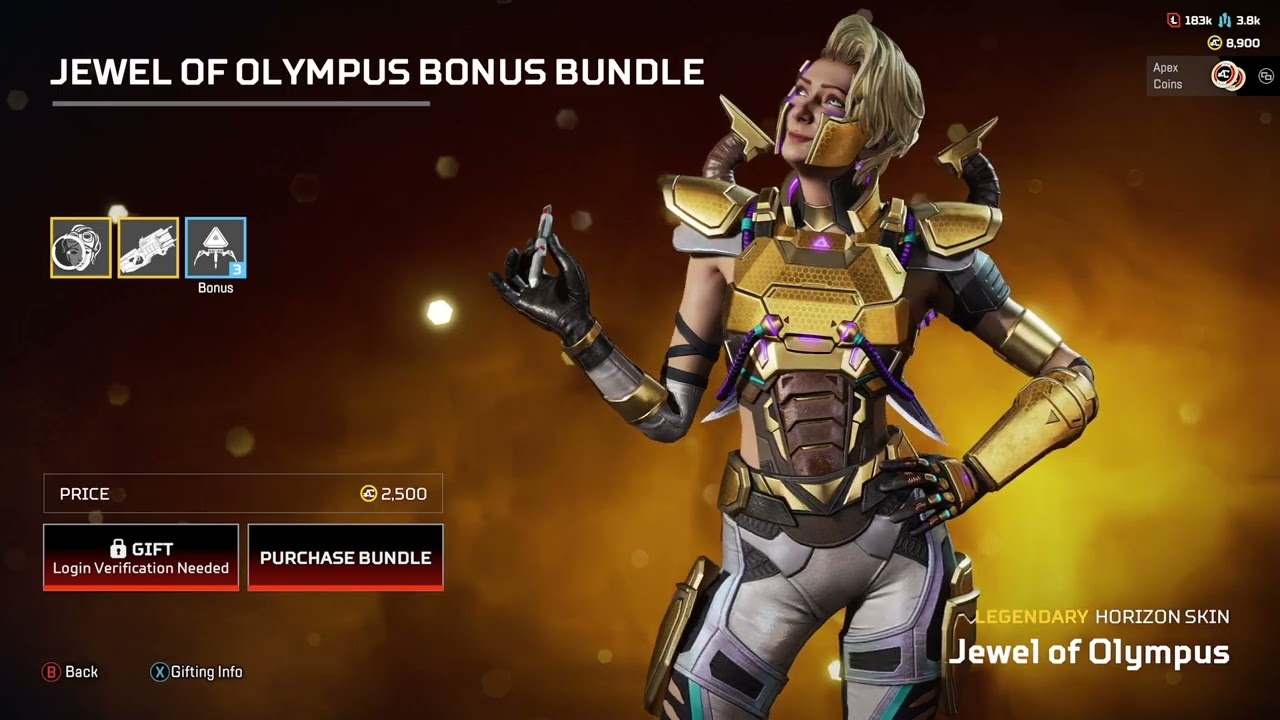Click the Crafting Metals currency icon
Image resolution: width=1280 pixels, height=720 pixels.
coord(1224,20)
